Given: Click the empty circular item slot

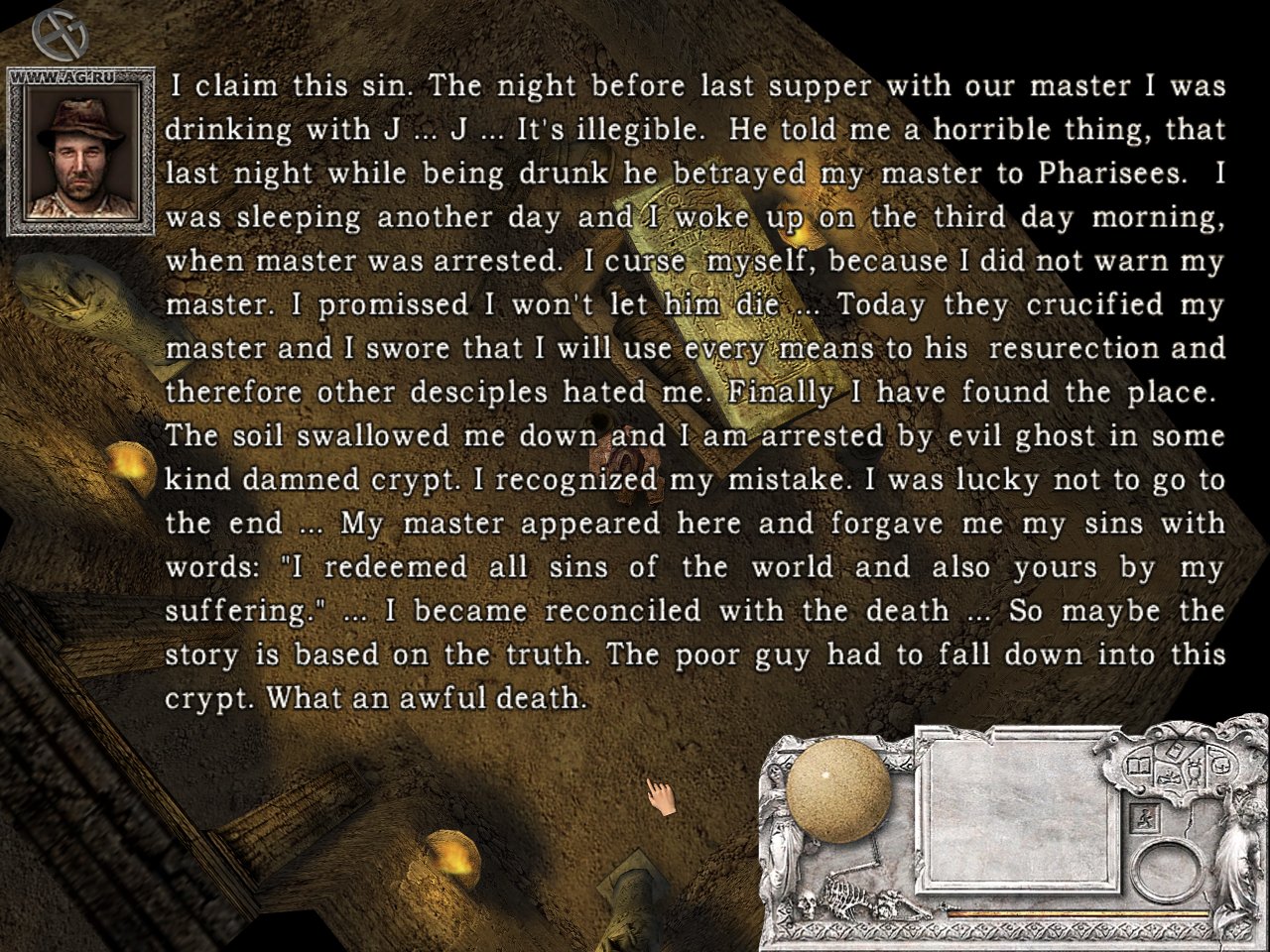Looking at the screenshot, I should [1169, 871].
